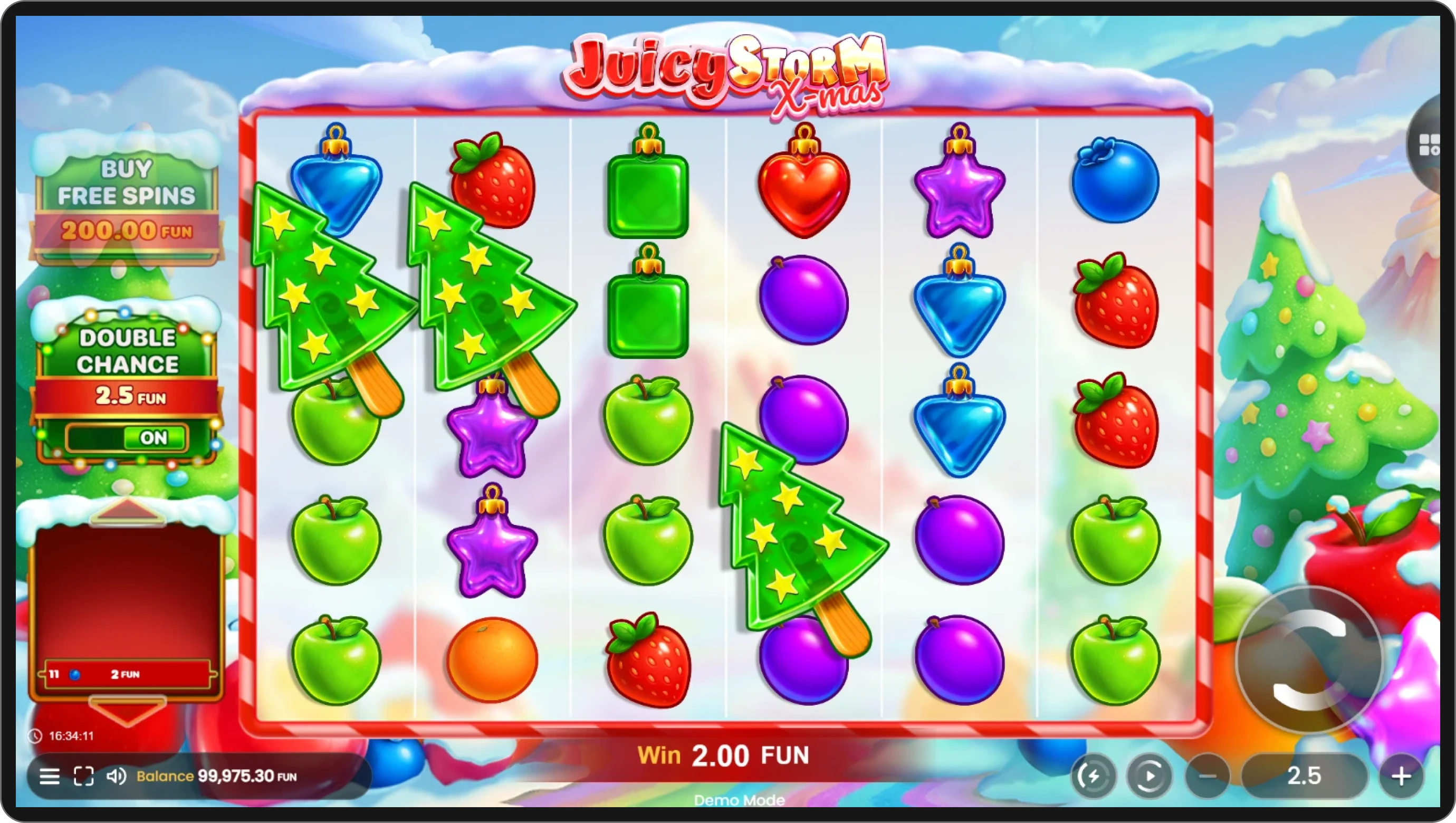The height and width of the screenshot is (823, 1456).
Task: Open the grid widget at the screen edge
Action: pos(1431,145)
